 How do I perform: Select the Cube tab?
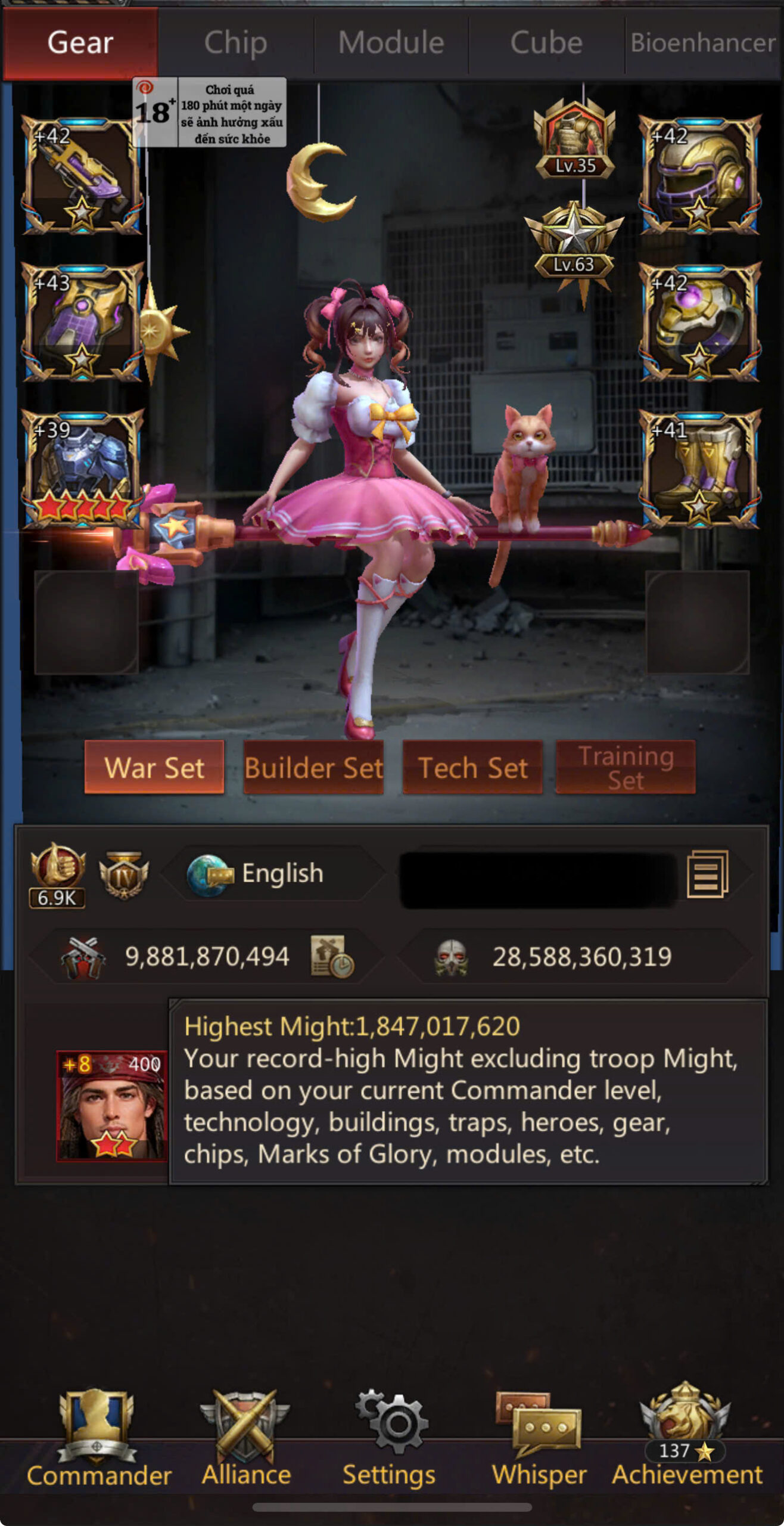(x=546, y=43)
